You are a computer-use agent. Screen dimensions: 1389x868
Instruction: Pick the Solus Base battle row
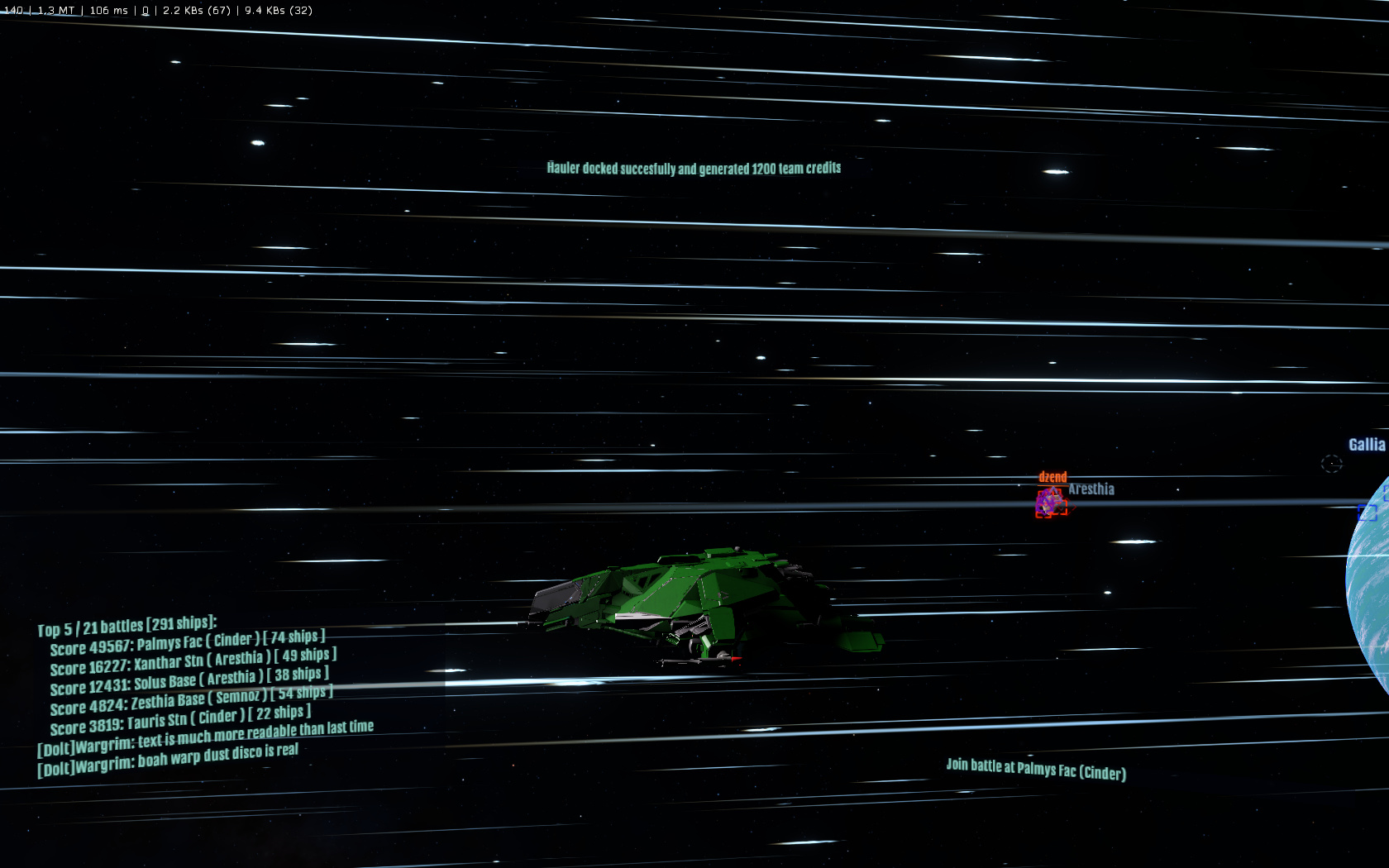point(189,681)
